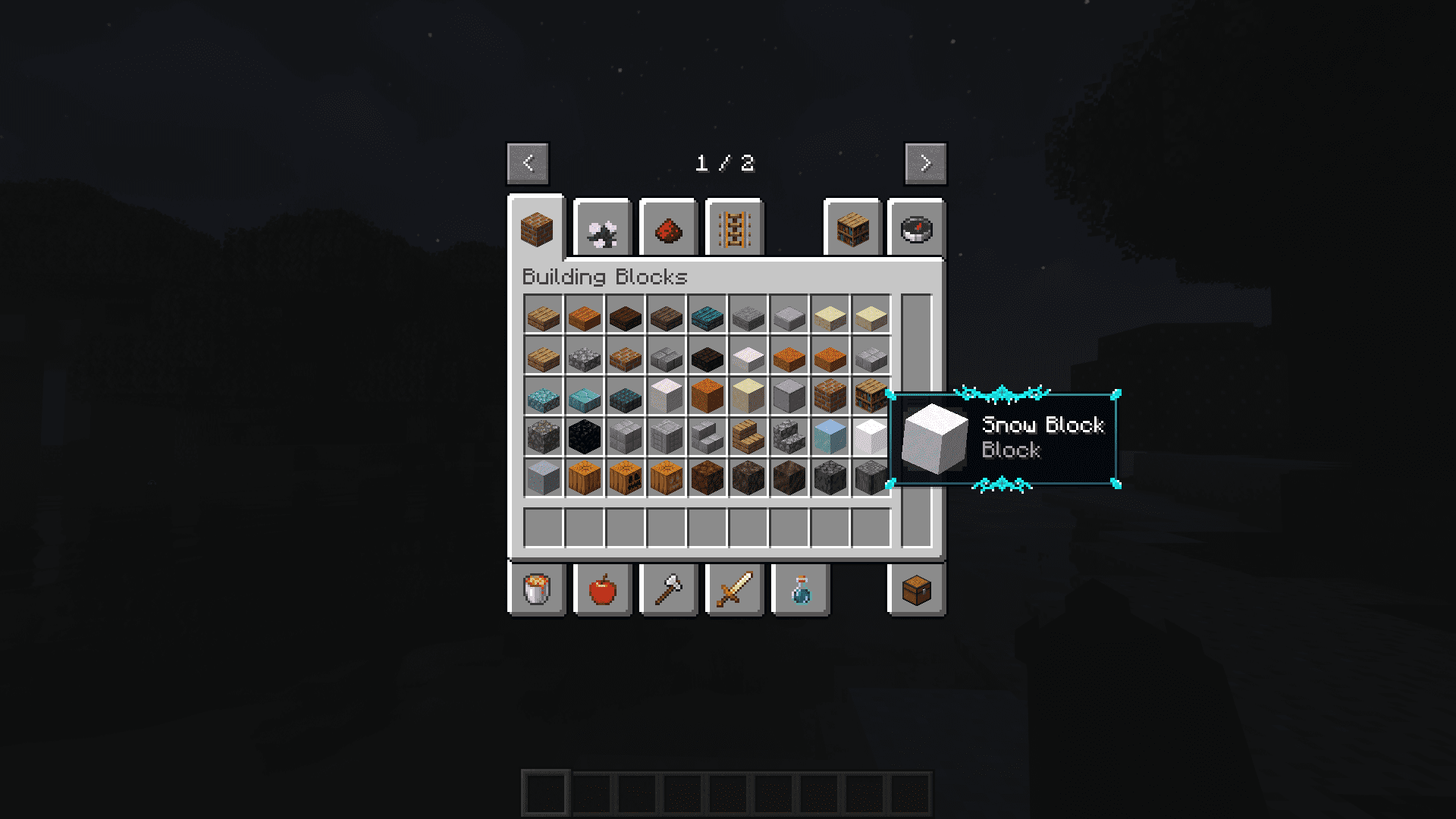
Task: Go to the previous creative inventory page
Action: coord(528,163)
